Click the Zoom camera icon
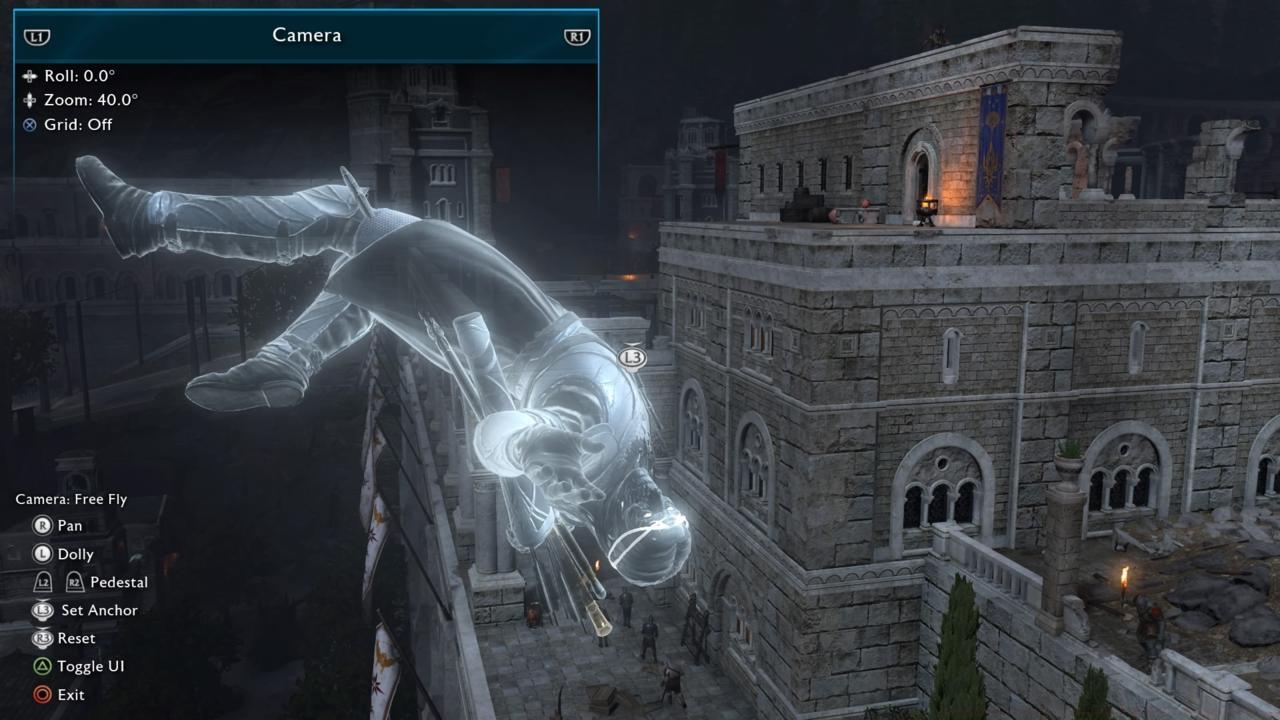1280x720 pixels. (31, 100)
